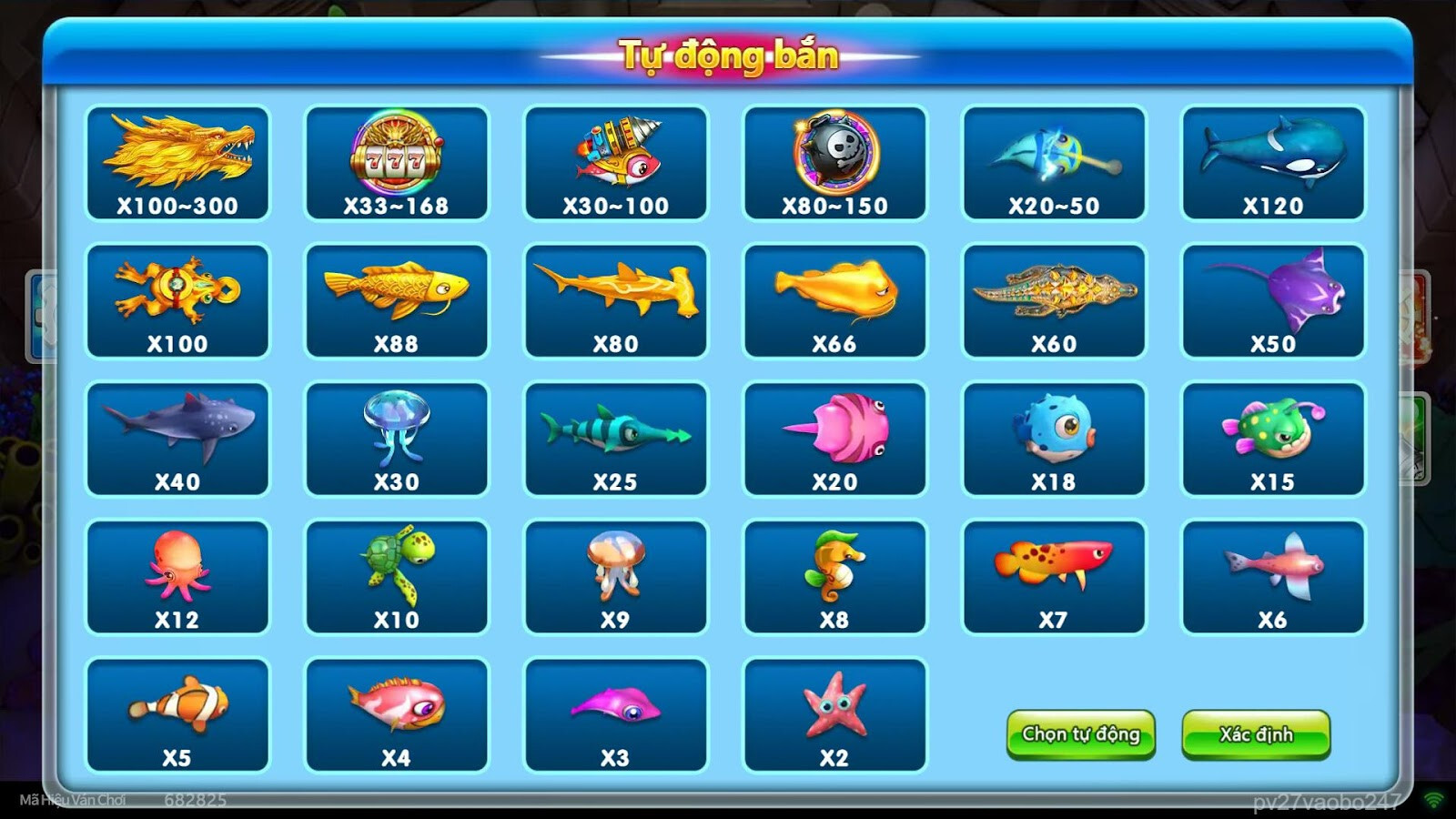Click the game ID 682825 text
1456x819 pixels.
(x=196, y=799)
